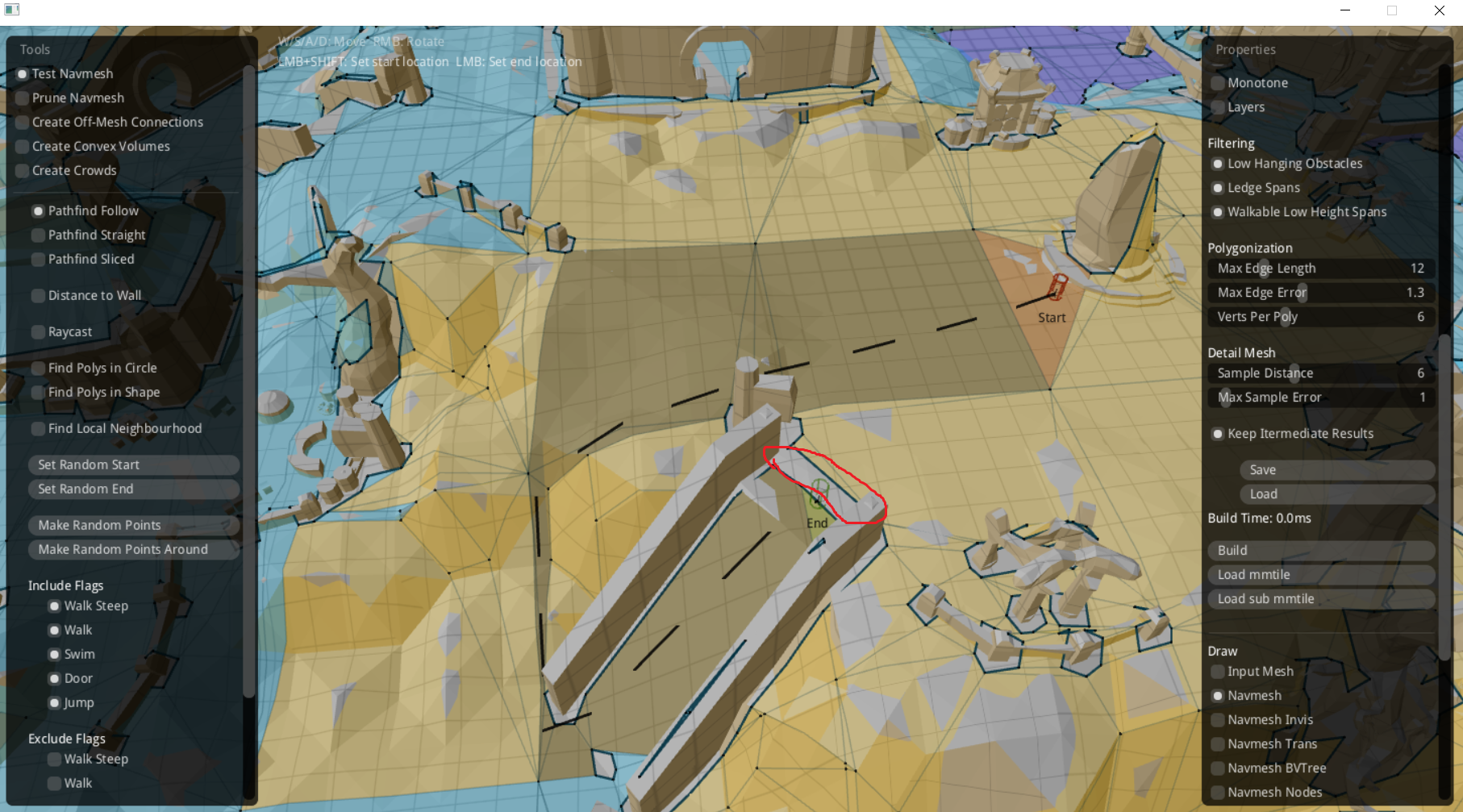Screen dimensions: 1463x812
Task: Activate the Create Crowds tool
Action: (x=23, y=170)
